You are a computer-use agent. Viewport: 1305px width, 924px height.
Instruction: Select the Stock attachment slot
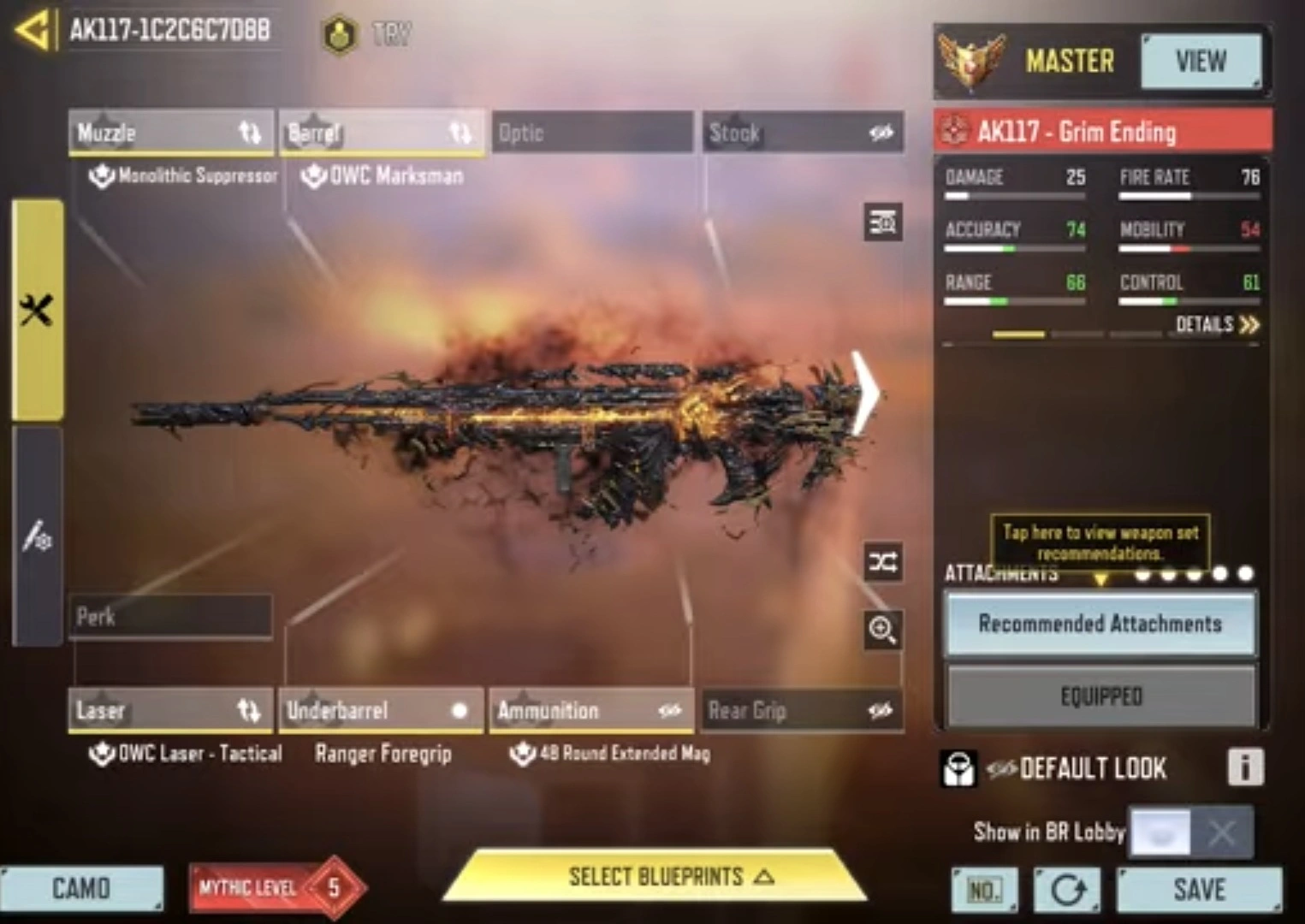(x=802, y=133)
